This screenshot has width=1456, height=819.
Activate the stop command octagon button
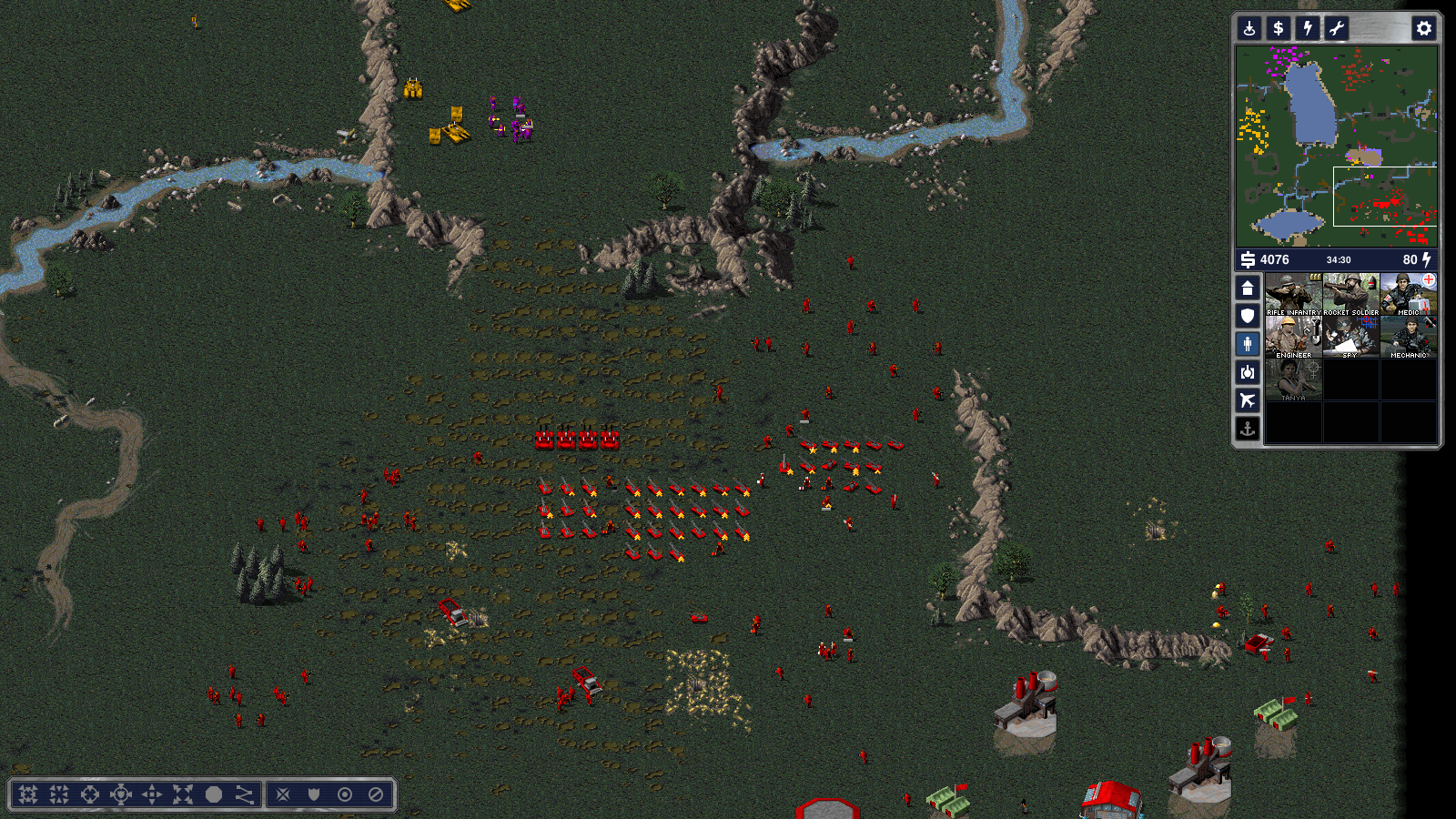click(x=214, y=794)
